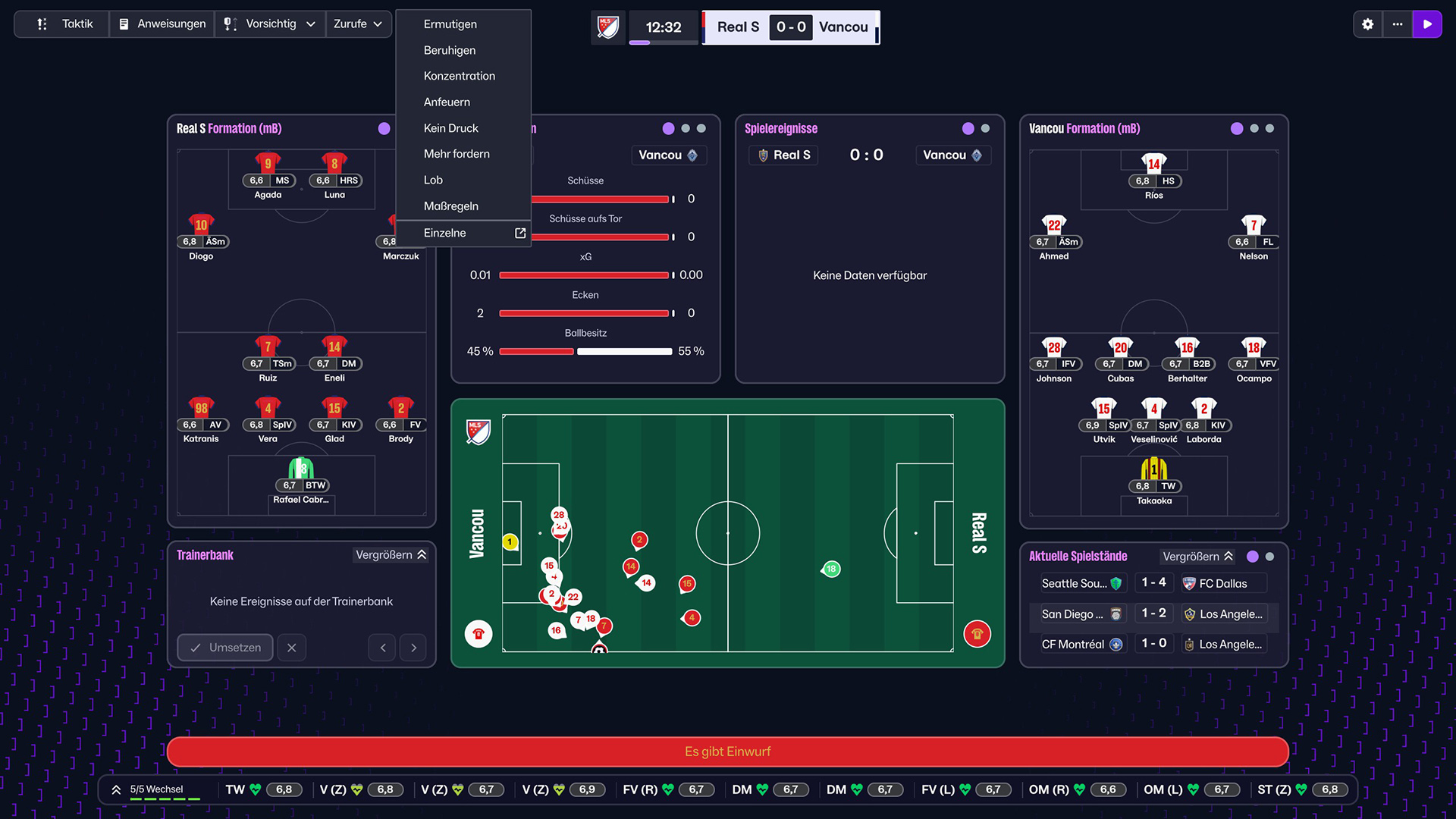
Task: Open the Taktik screen
Action: point(64,24)
